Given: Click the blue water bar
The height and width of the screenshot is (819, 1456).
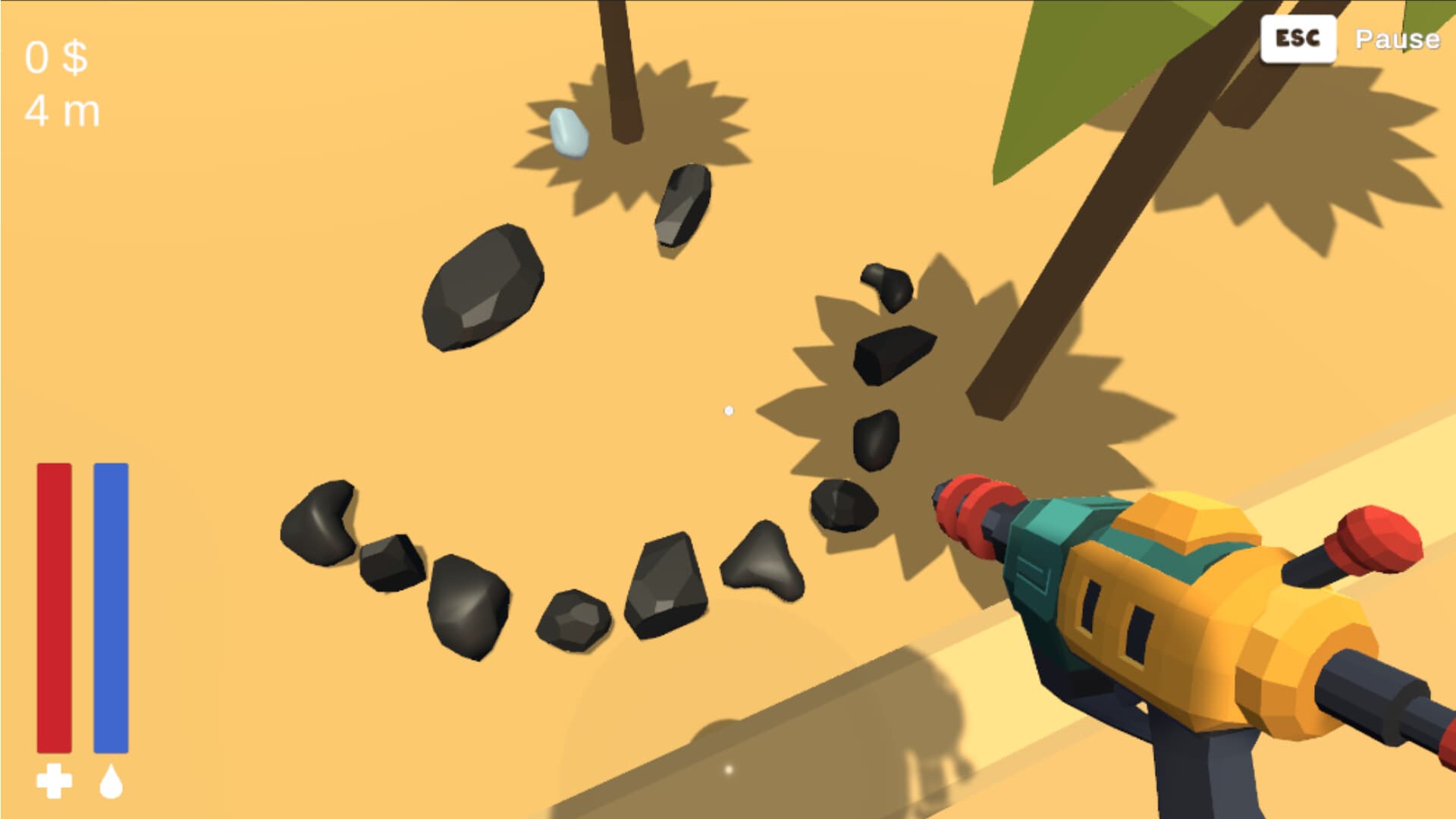Looking at the screenshot, I should pyautogui.click(x=110, y=607).
